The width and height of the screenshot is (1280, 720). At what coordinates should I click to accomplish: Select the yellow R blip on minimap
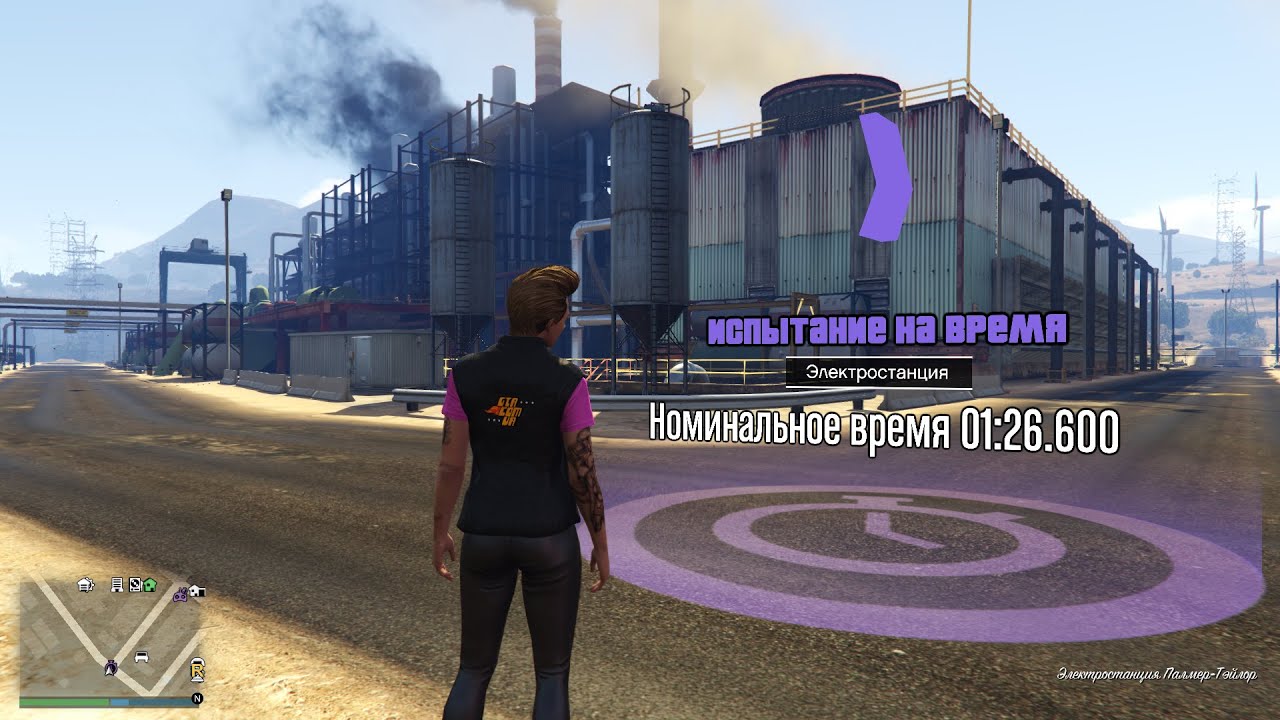coord(198,671)
